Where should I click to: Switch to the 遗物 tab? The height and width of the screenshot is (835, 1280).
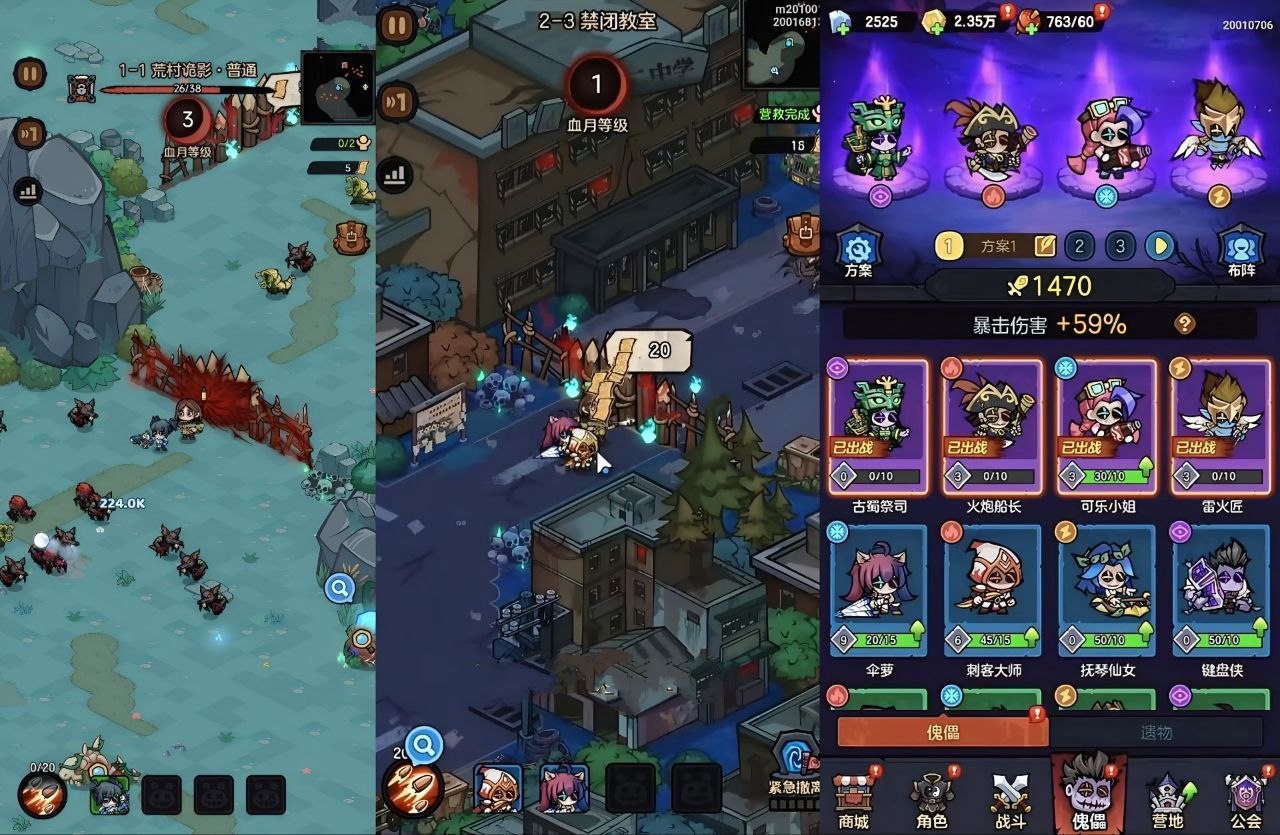pyautogui.click(x=1155, y=732)
